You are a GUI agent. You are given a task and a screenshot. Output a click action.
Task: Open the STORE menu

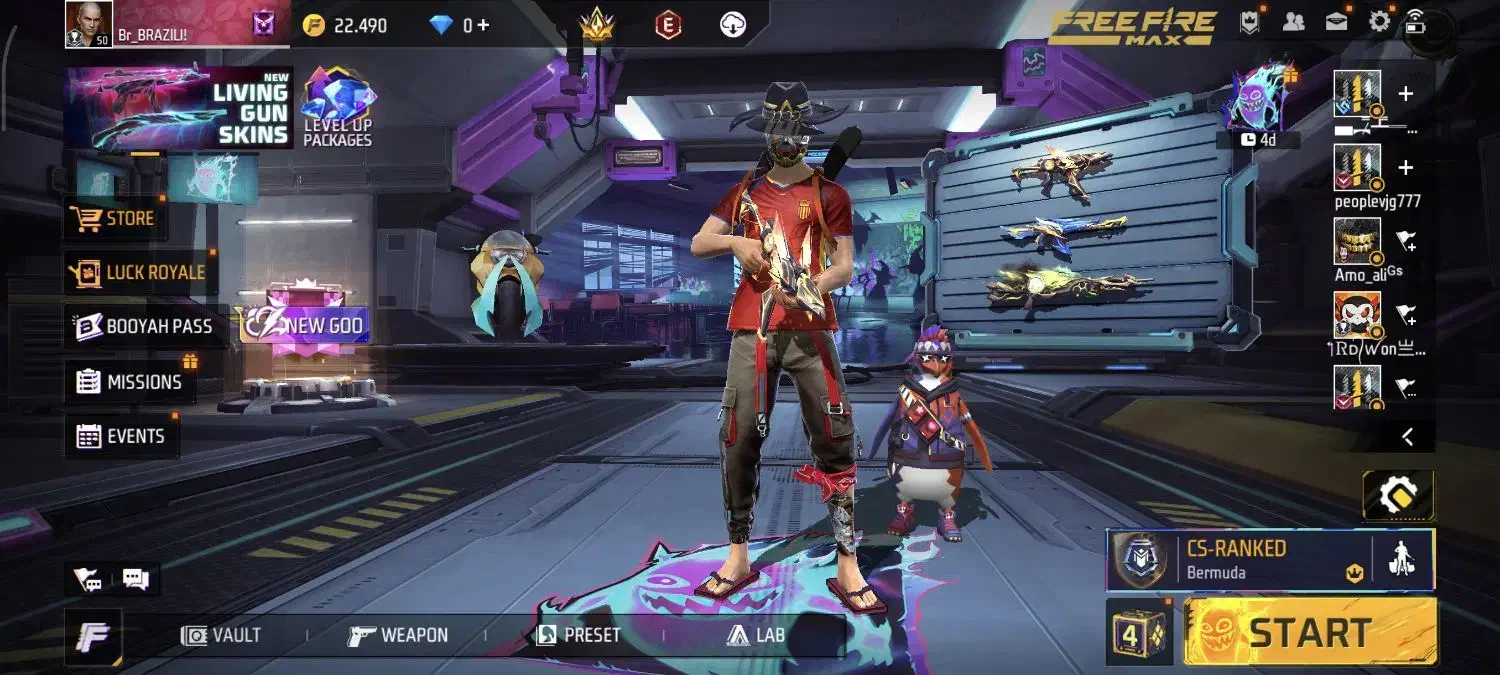point(115,218)
